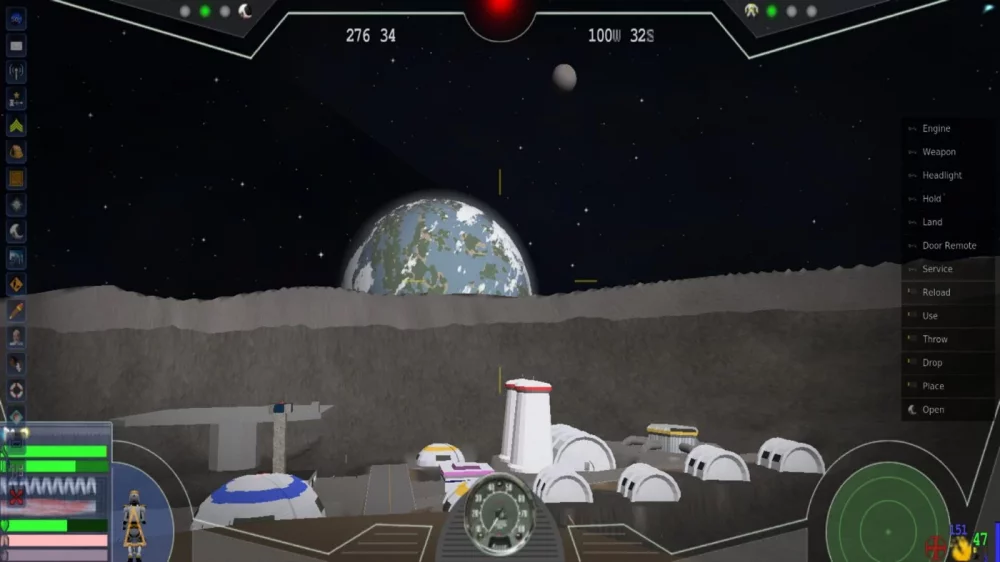Choose the Hold command

[x=931, y=199]
